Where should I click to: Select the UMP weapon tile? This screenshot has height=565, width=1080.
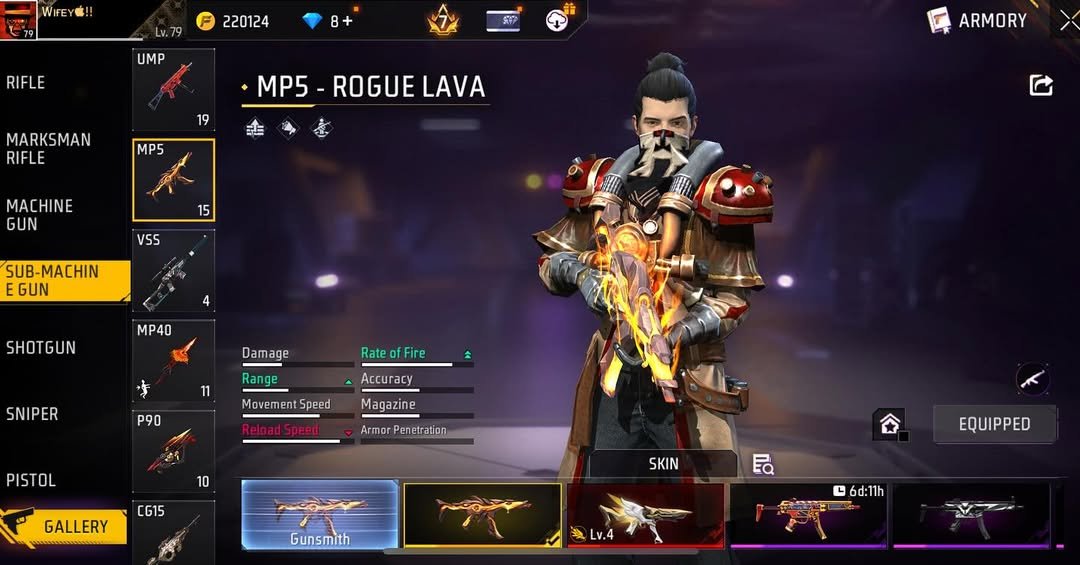(173, 89)
